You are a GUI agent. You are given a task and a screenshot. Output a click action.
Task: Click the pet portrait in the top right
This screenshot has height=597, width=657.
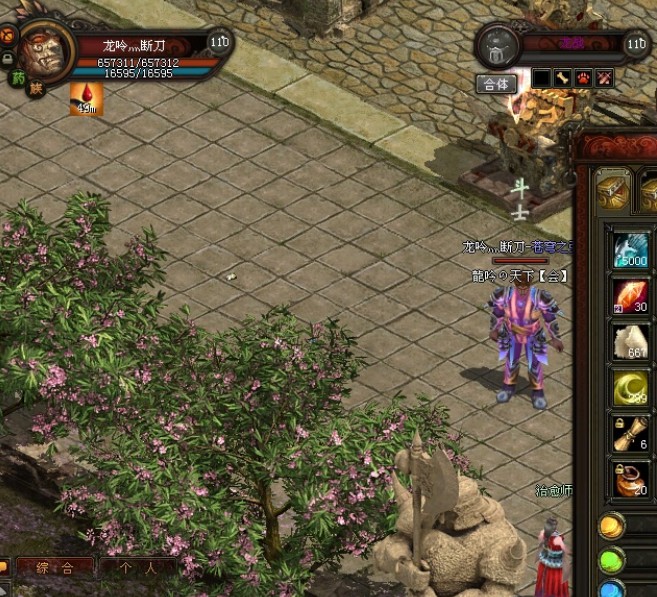click(495, 47)
